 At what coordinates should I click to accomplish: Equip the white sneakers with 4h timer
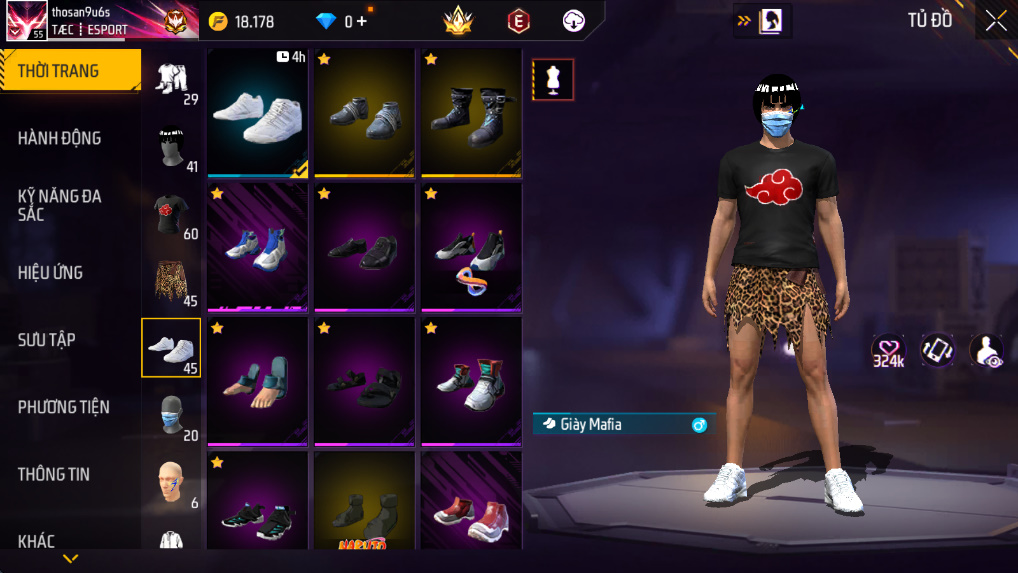click(x=258, y=112)
